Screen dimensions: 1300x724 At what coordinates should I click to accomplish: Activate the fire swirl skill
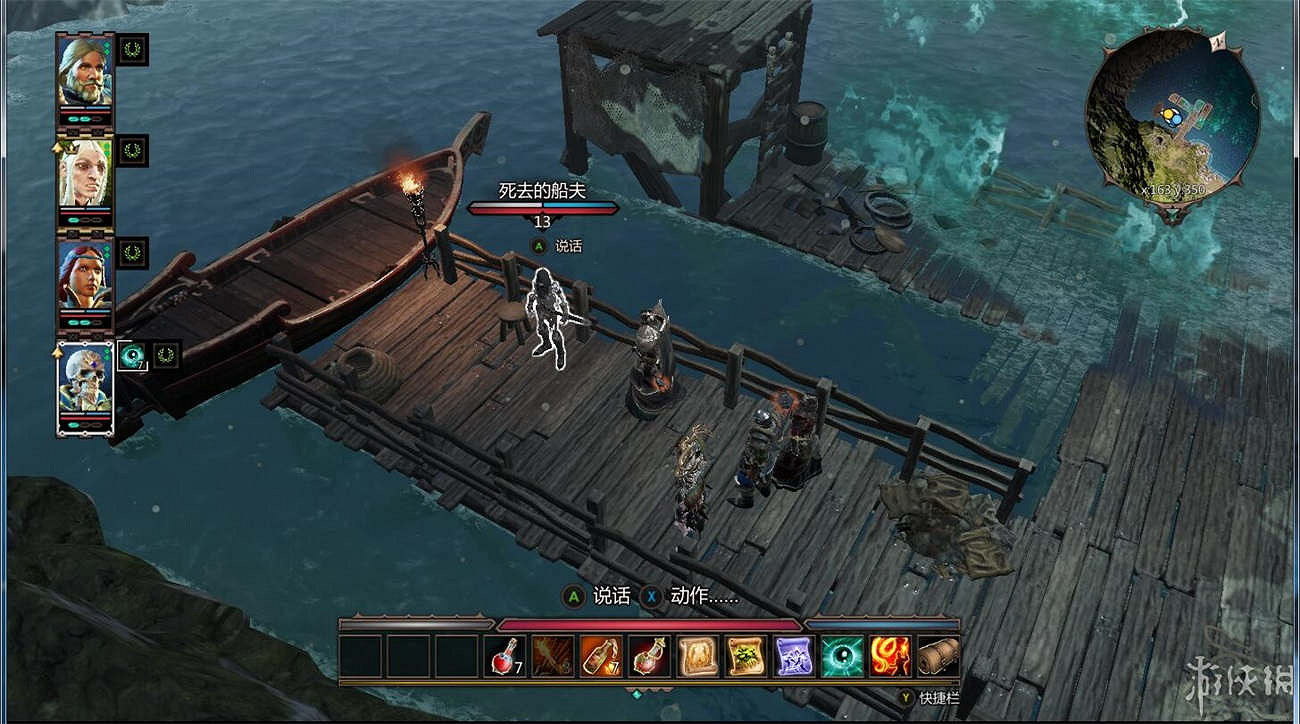(x=889, y=657)
